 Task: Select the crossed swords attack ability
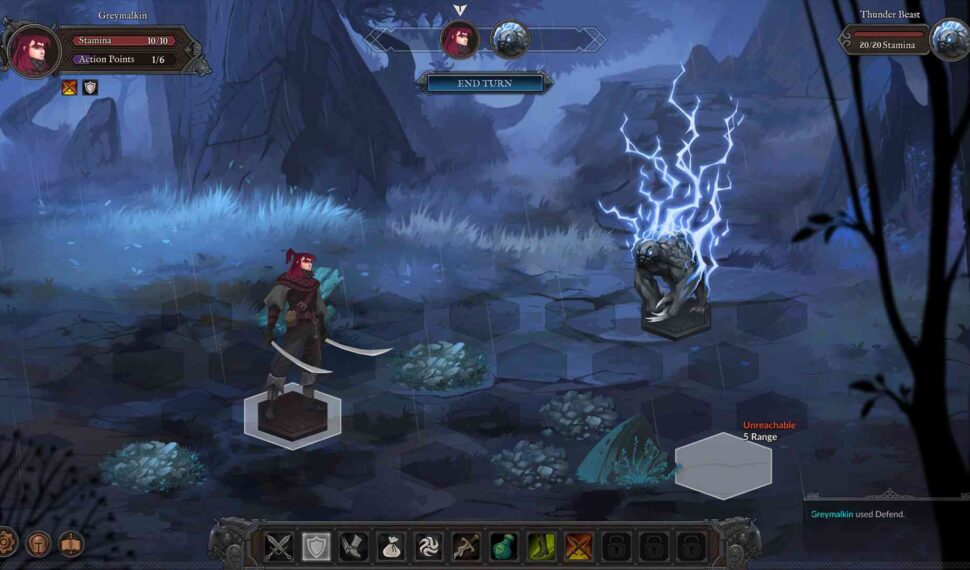click(x=279, y=547)
